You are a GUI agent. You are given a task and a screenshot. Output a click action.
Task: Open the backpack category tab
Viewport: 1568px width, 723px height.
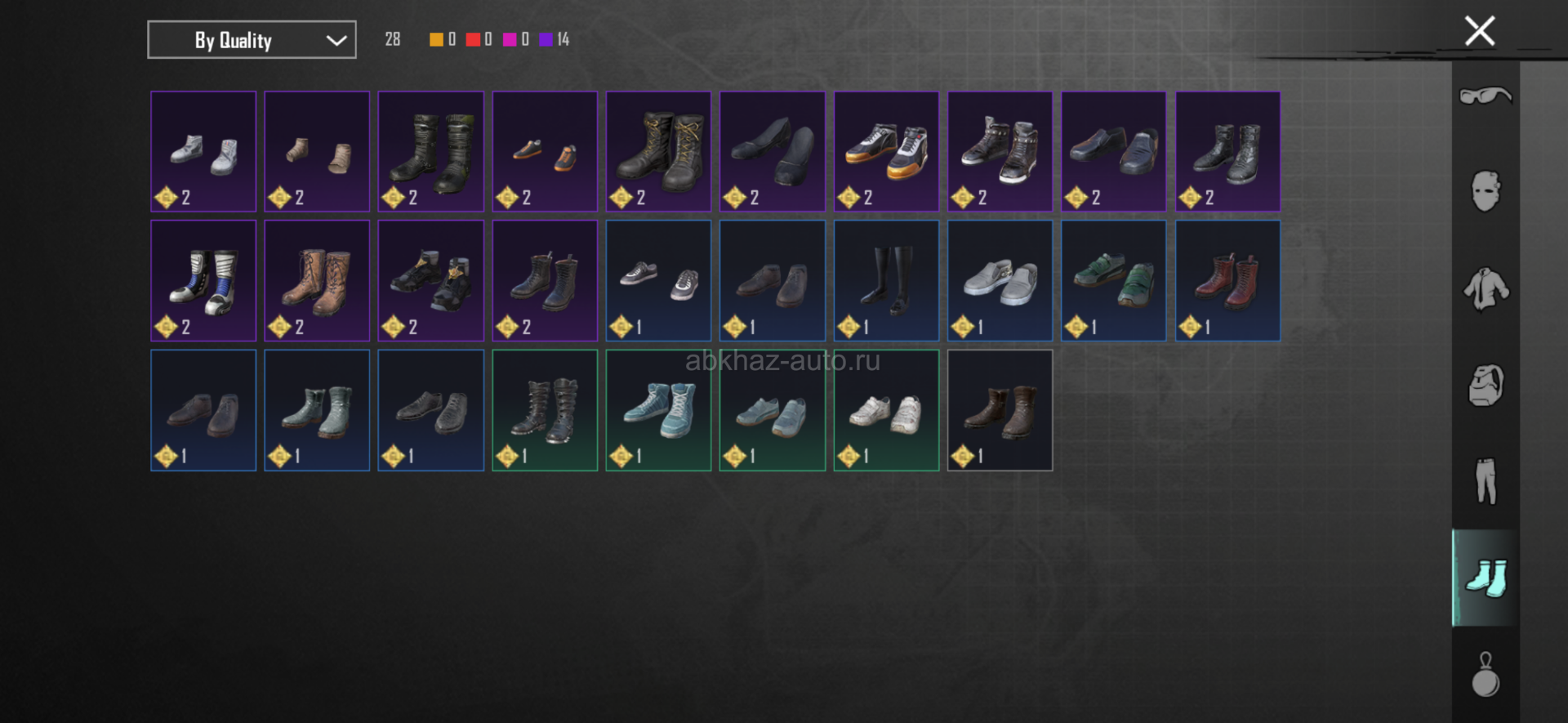[x=1486, y=386]
